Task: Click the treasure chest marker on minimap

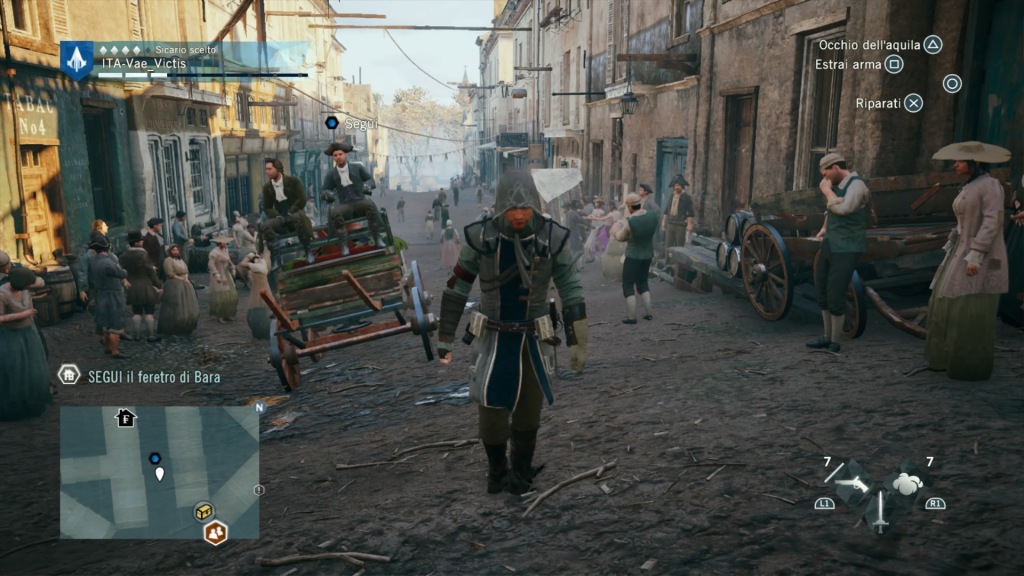Action: (204, 511)
